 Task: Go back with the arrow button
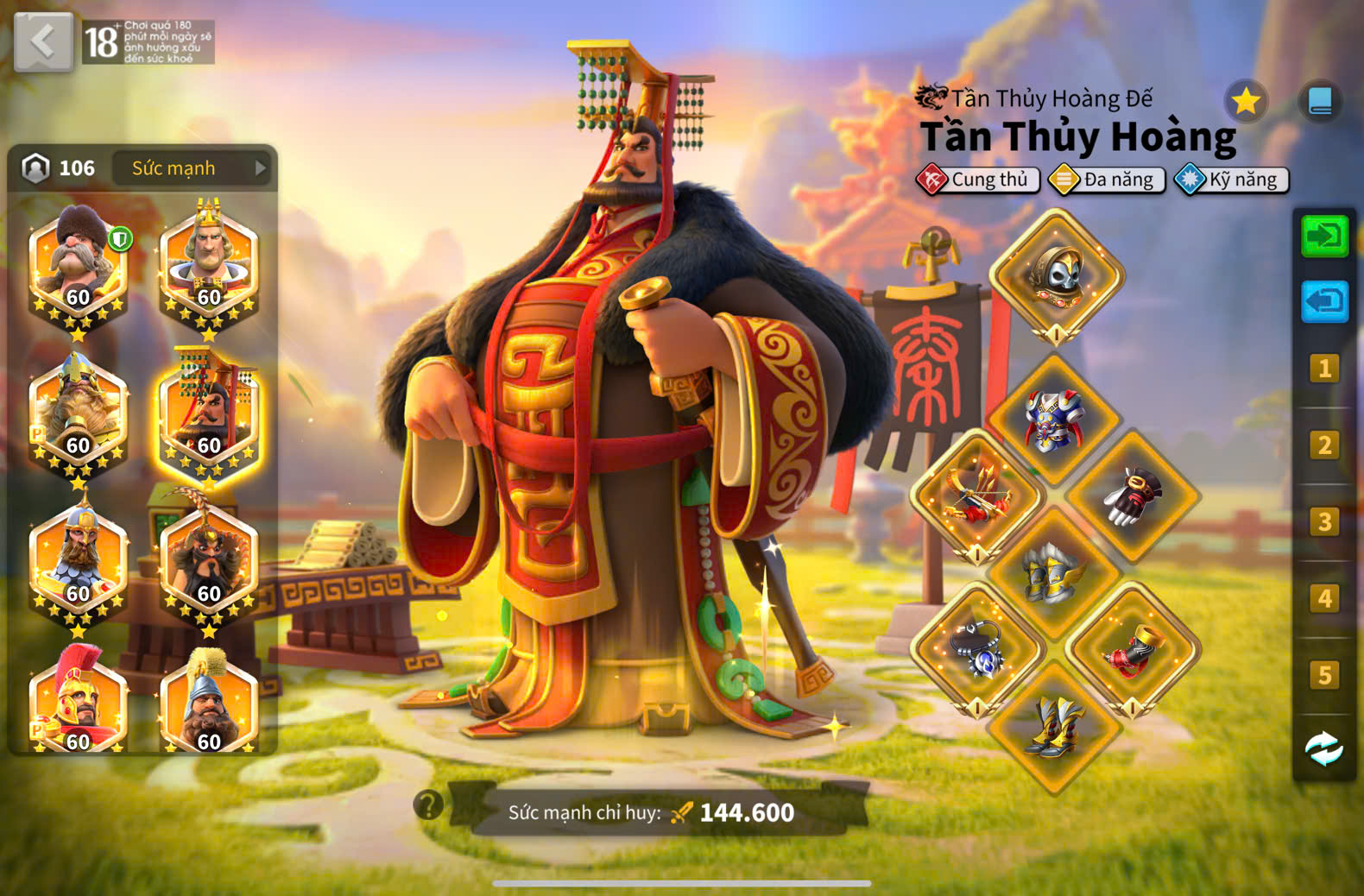[x=43, y=41]
